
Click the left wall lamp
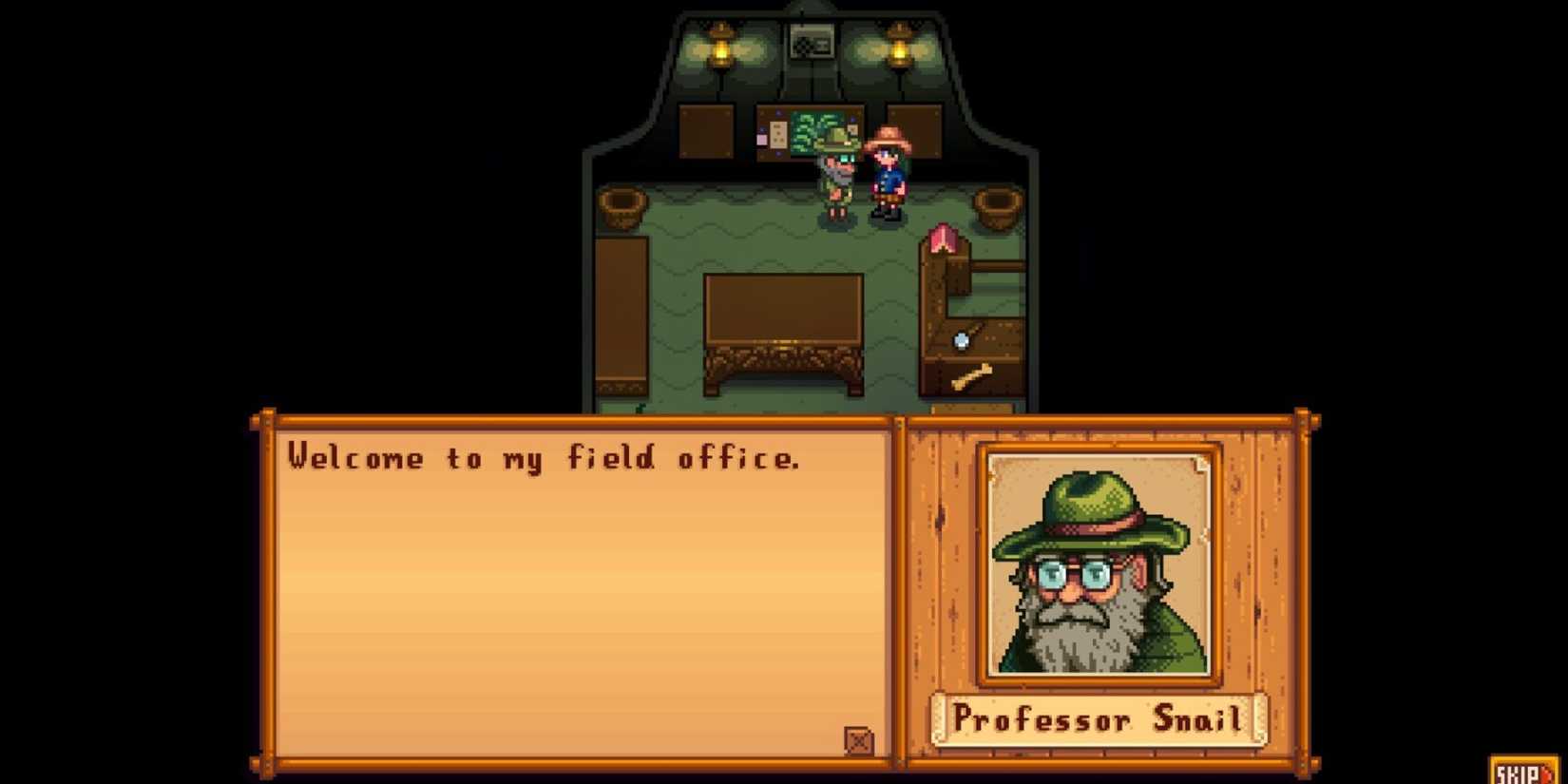[724, 46]
